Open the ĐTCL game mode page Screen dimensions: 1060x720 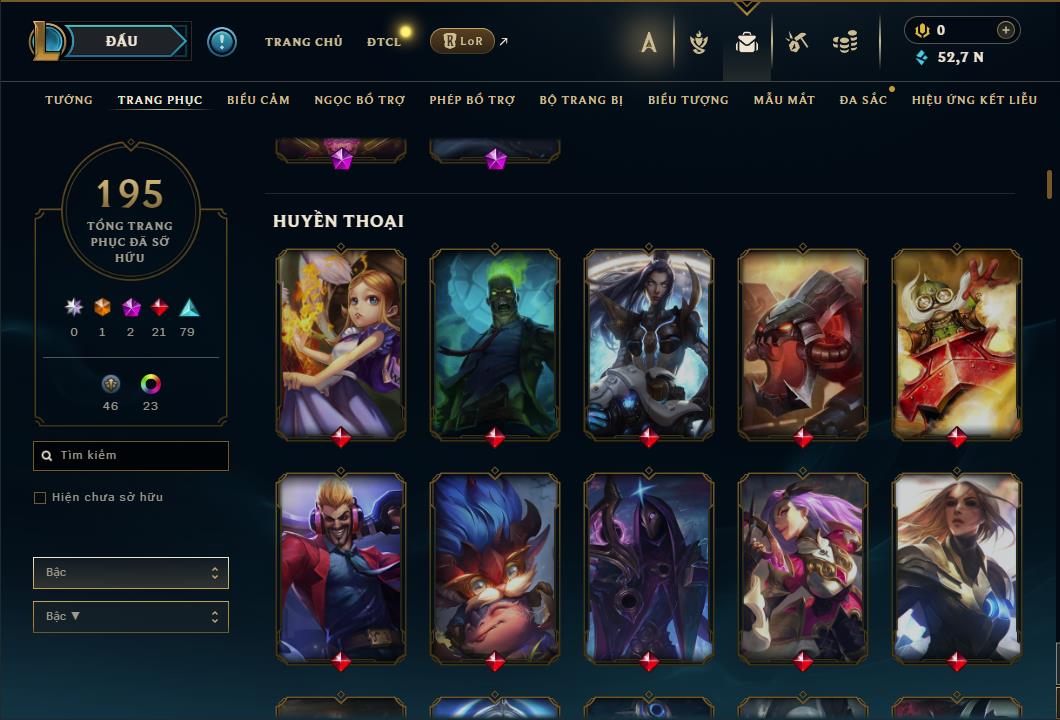pos(384,42)
